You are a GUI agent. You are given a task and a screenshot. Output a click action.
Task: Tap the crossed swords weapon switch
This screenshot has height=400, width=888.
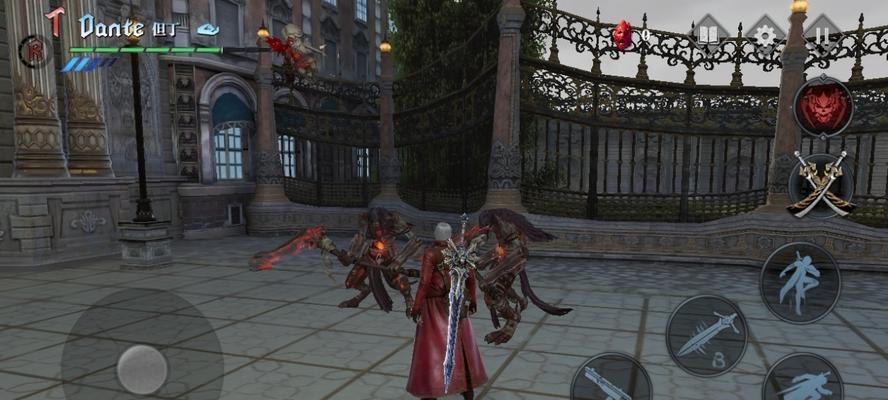(x=821, y=184)
